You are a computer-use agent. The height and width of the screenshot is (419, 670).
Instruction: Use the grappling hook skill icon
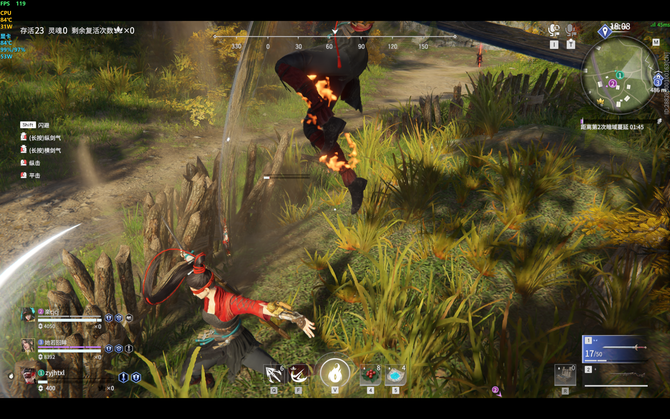tap(275, 374)
